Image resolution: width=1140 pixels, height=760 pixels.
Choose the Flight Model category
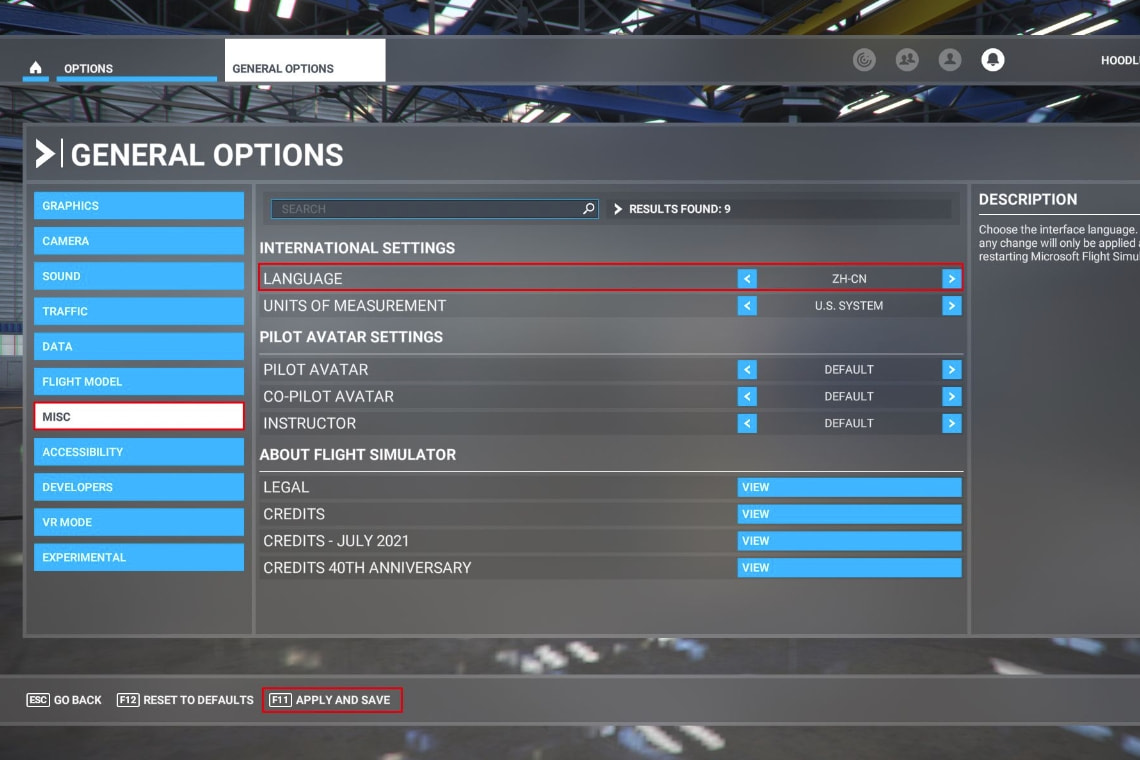coord(138,381)
